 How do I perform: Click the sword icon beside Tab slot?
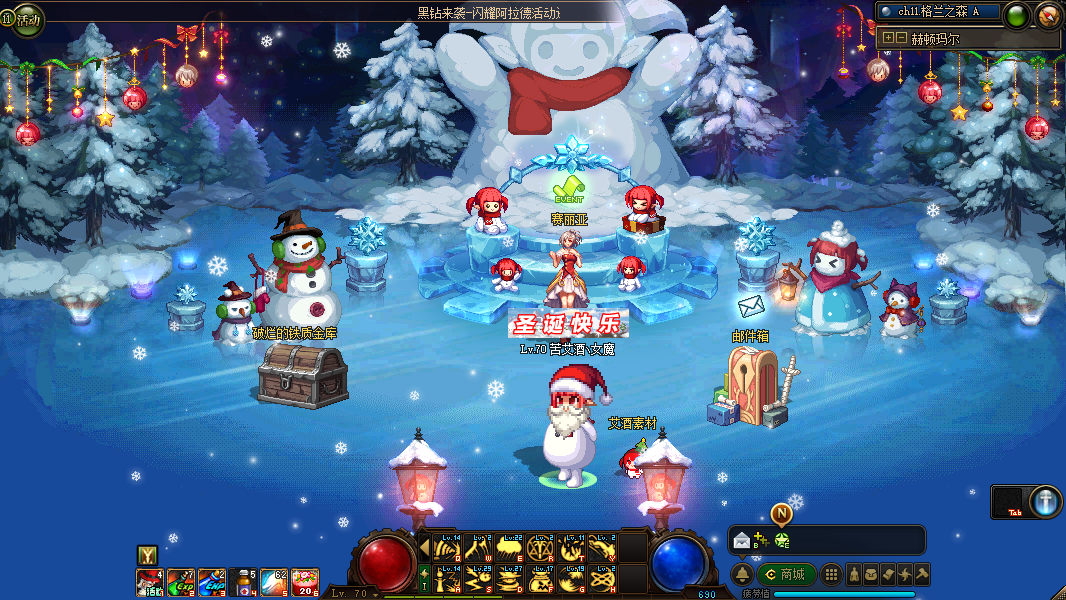(x=1045, y=501)
